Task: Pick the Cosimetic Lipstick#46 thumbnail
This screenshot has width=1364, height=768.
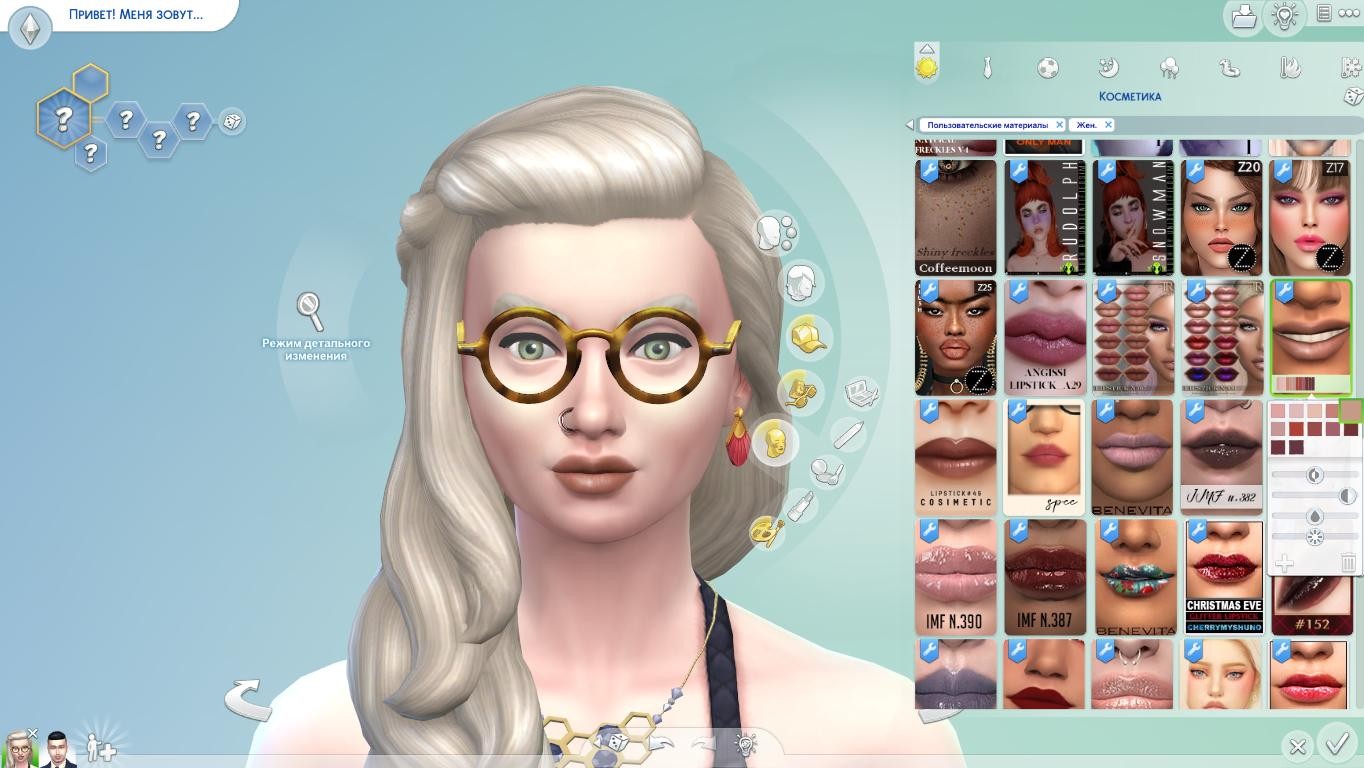Action: coord(956,457)
